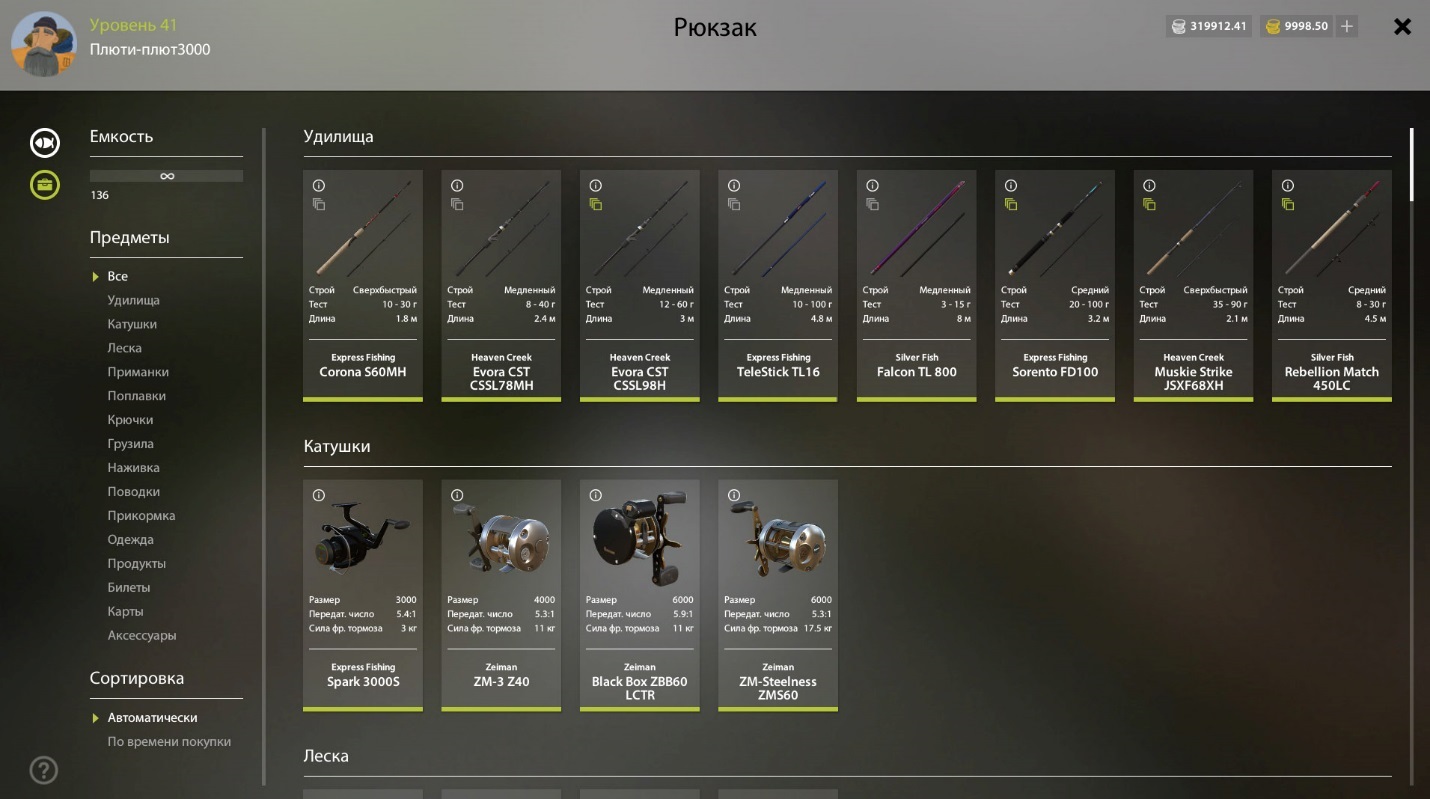Show only Катушки in the item list
Image resolution: width=1430 pixels, height=799 pixels.
[132, 324]
